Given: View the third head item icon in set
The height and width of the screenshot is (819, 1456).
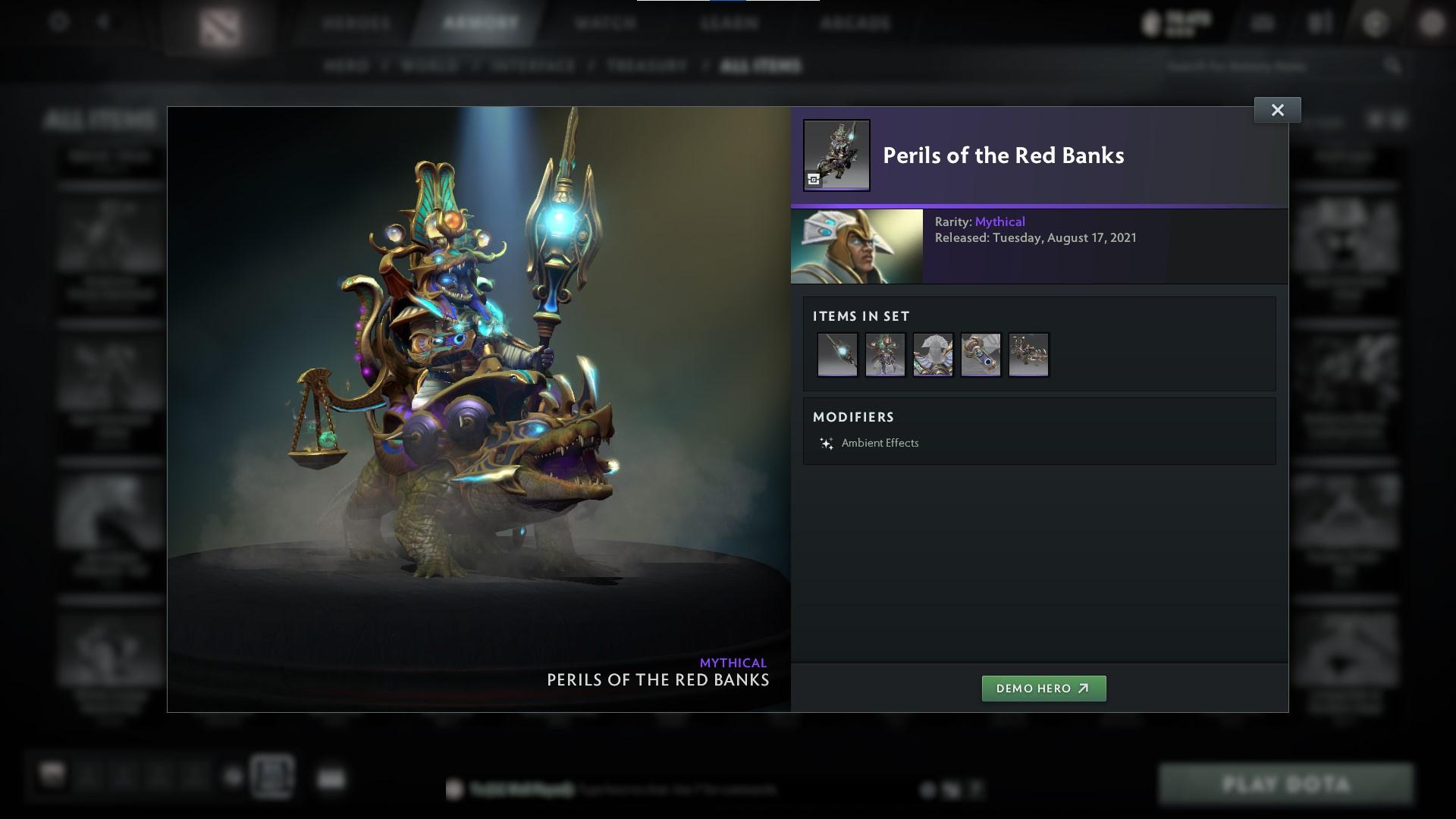Looking at the screenshot, I should tap(933, 354).
